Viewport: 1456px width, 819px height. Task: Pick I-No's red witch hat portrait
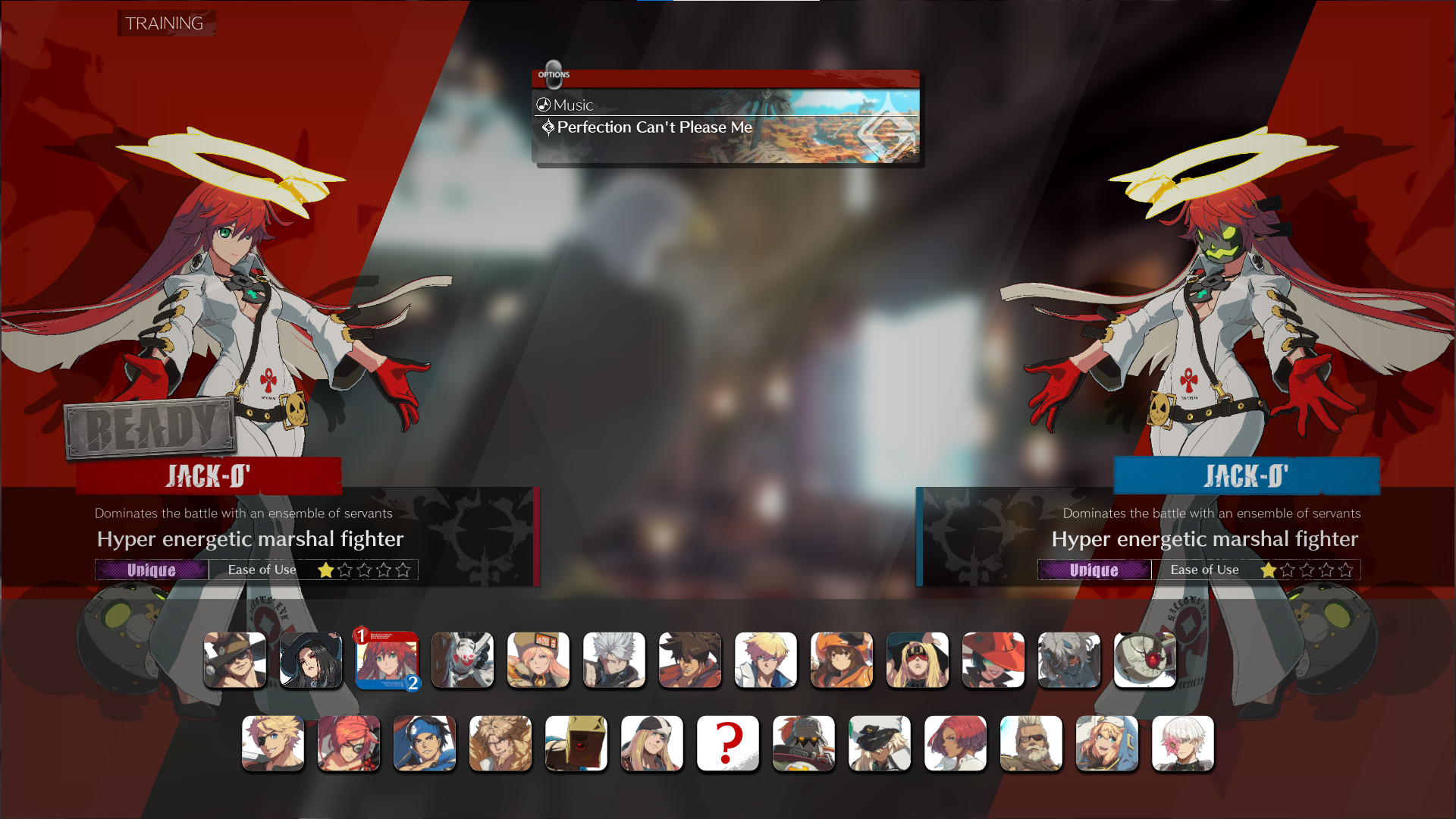[993, 660]
